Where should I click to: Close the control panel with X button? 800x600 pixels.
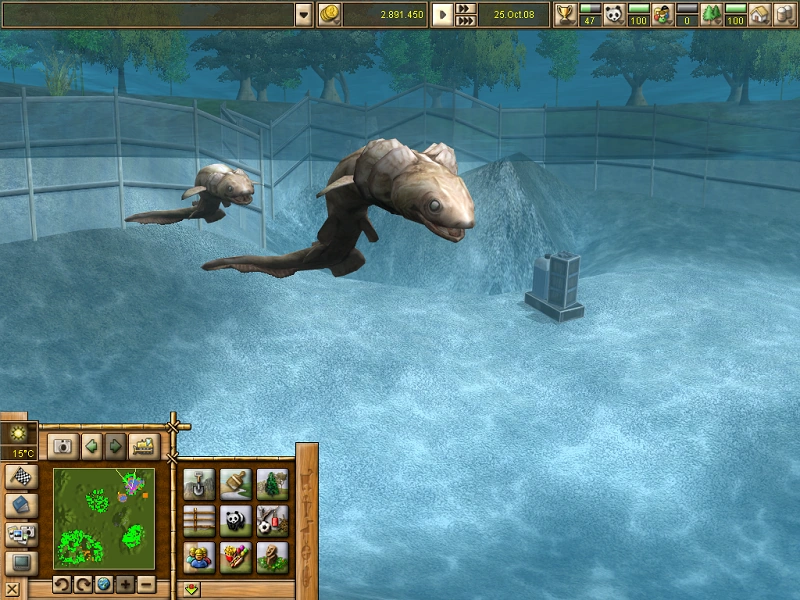tap(11, 589)
